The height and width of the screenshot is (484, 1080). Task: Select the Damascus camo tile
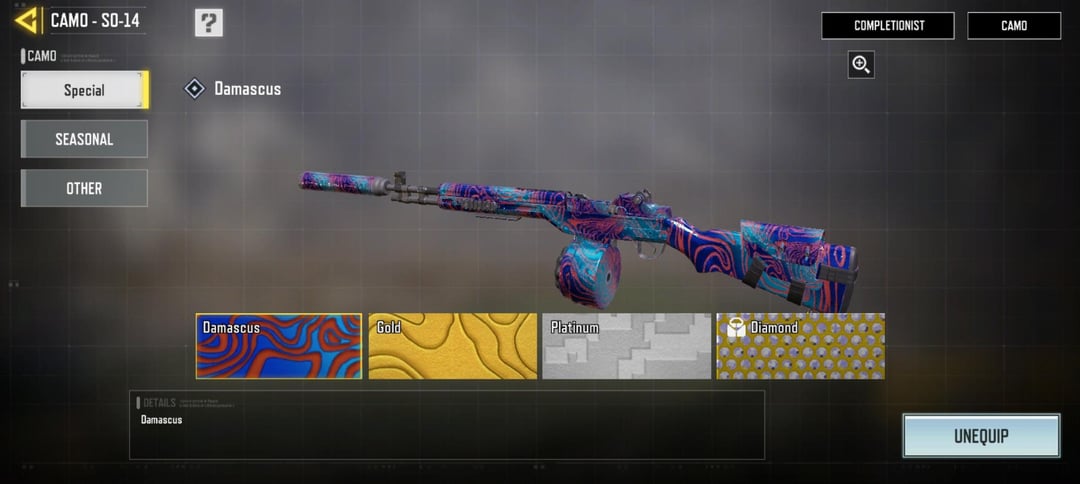(x=279, y=346)
